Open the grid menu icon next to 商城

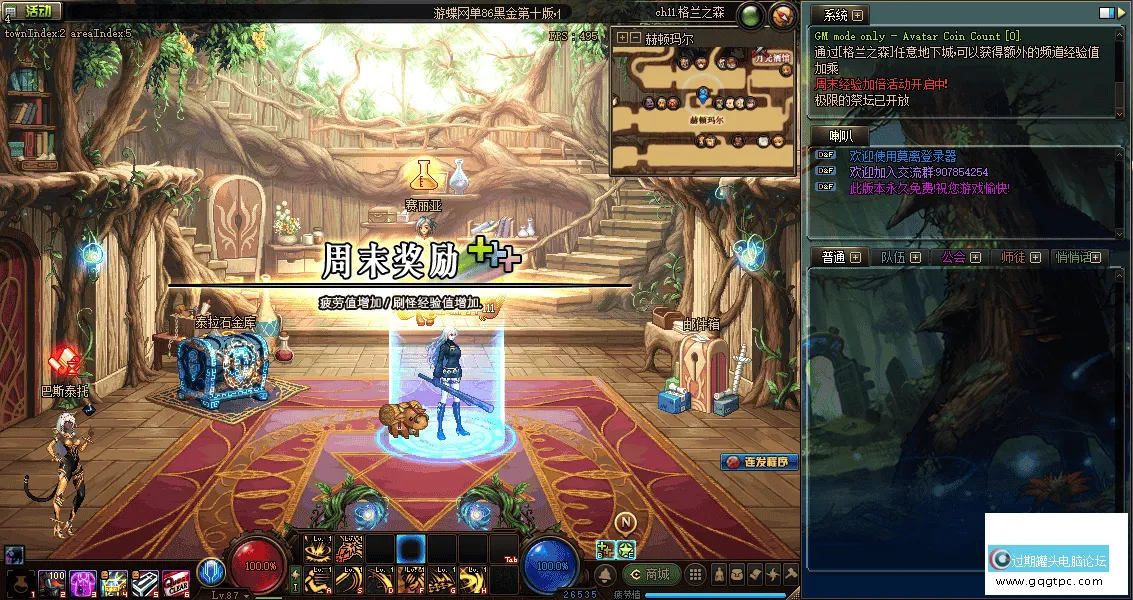[693, 574]
